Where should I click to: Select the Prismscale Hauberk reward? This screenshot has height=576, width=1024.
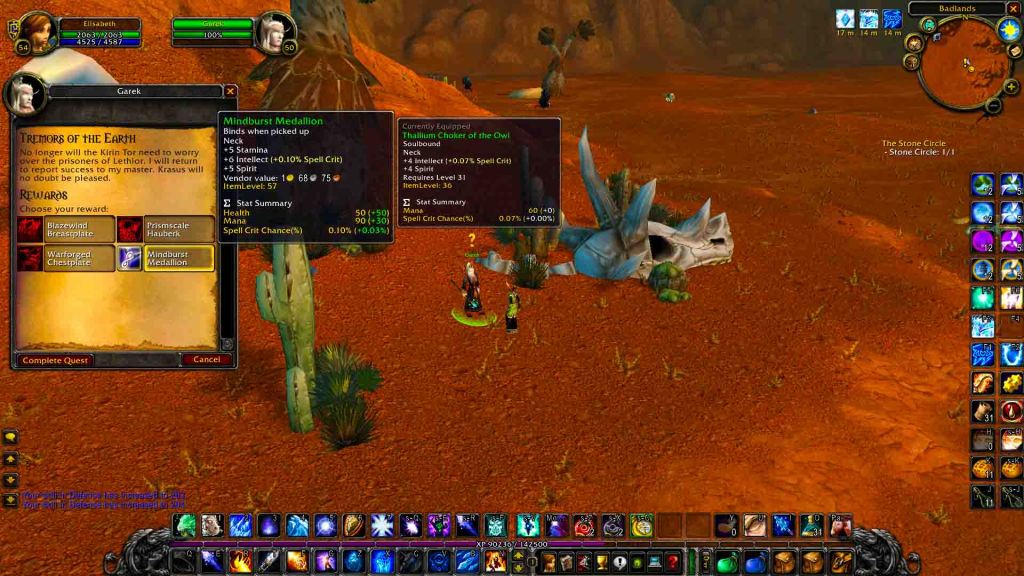166,230
